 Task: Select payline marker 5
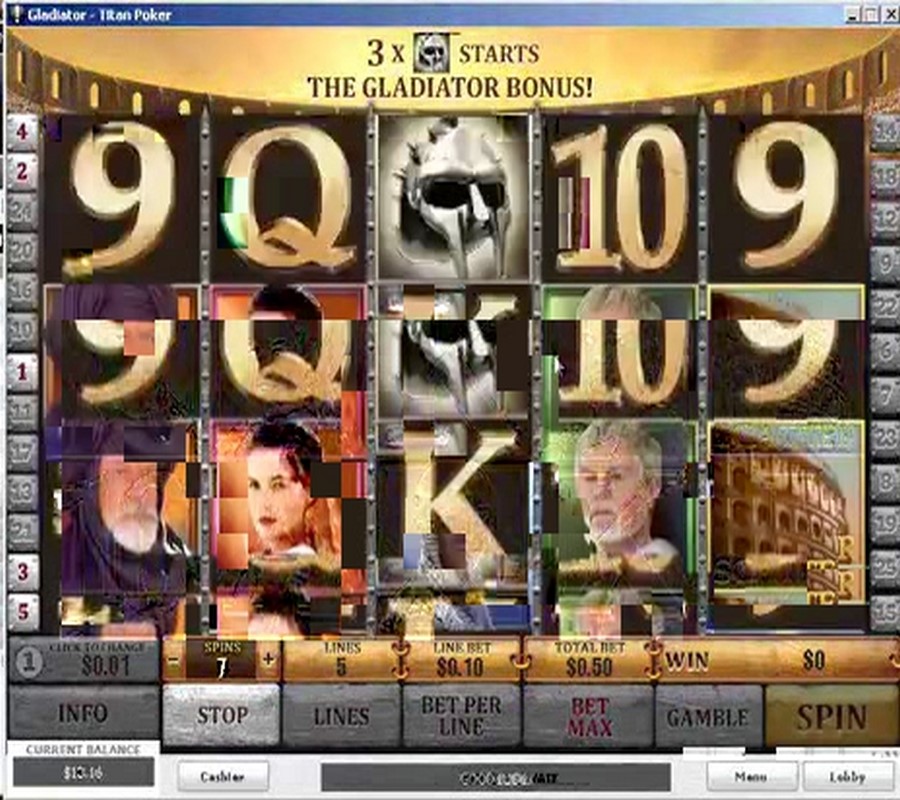(x=22, y=609)
